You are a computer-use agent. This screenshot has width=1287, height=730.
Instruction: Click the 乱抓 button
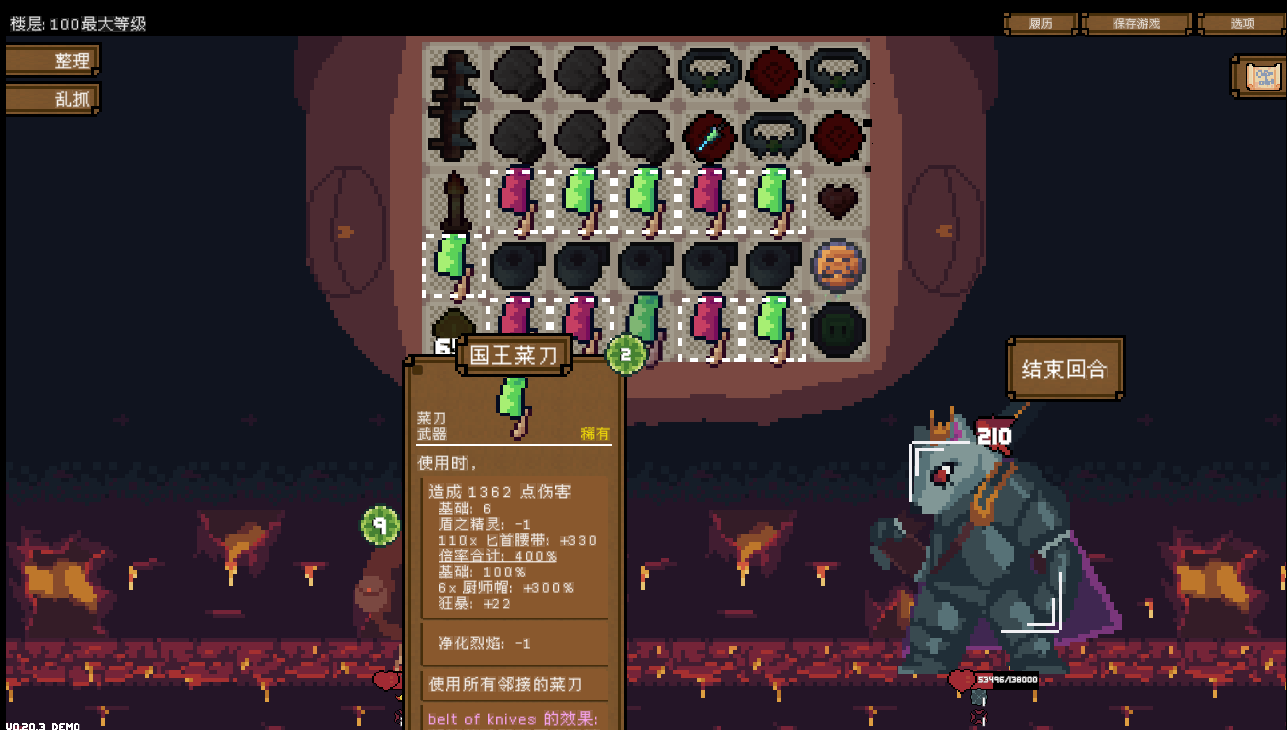[x=53, y=98]
